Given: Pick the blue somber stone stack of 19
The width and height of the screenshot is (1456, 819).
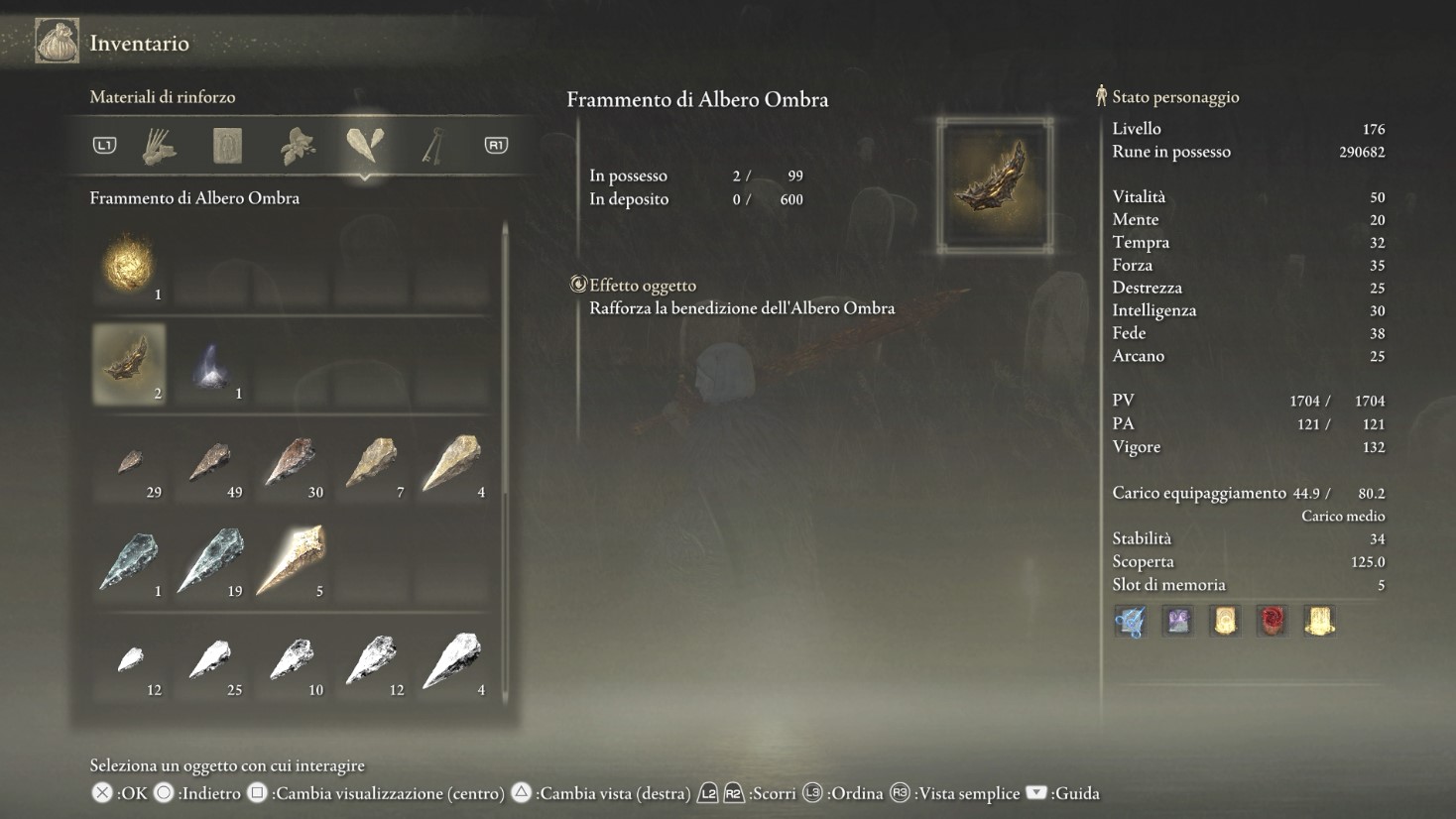Looking at the screenshot, I should 210,562.
